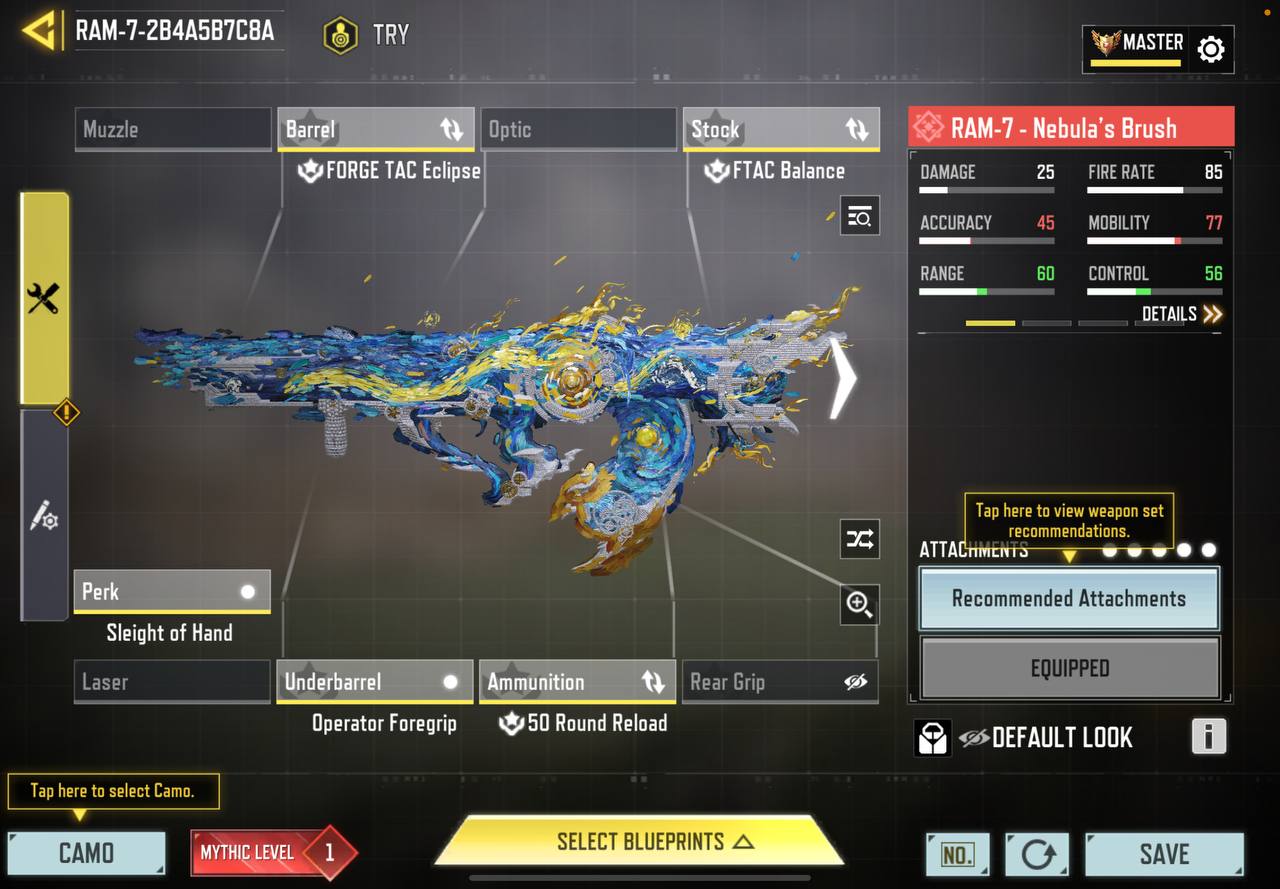1280x889 pixels.
Task: Show weapon stat DETAILS
Action: pos(1182,314)
